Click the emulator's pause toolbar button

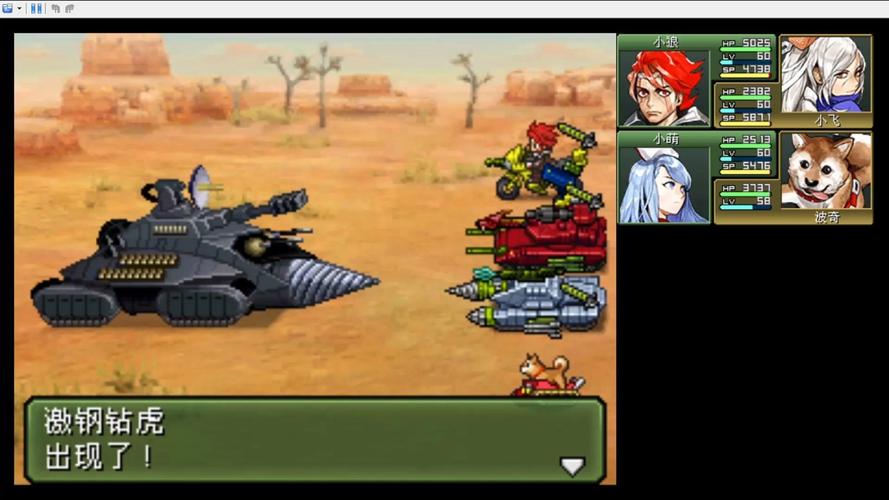pos(36,8)
